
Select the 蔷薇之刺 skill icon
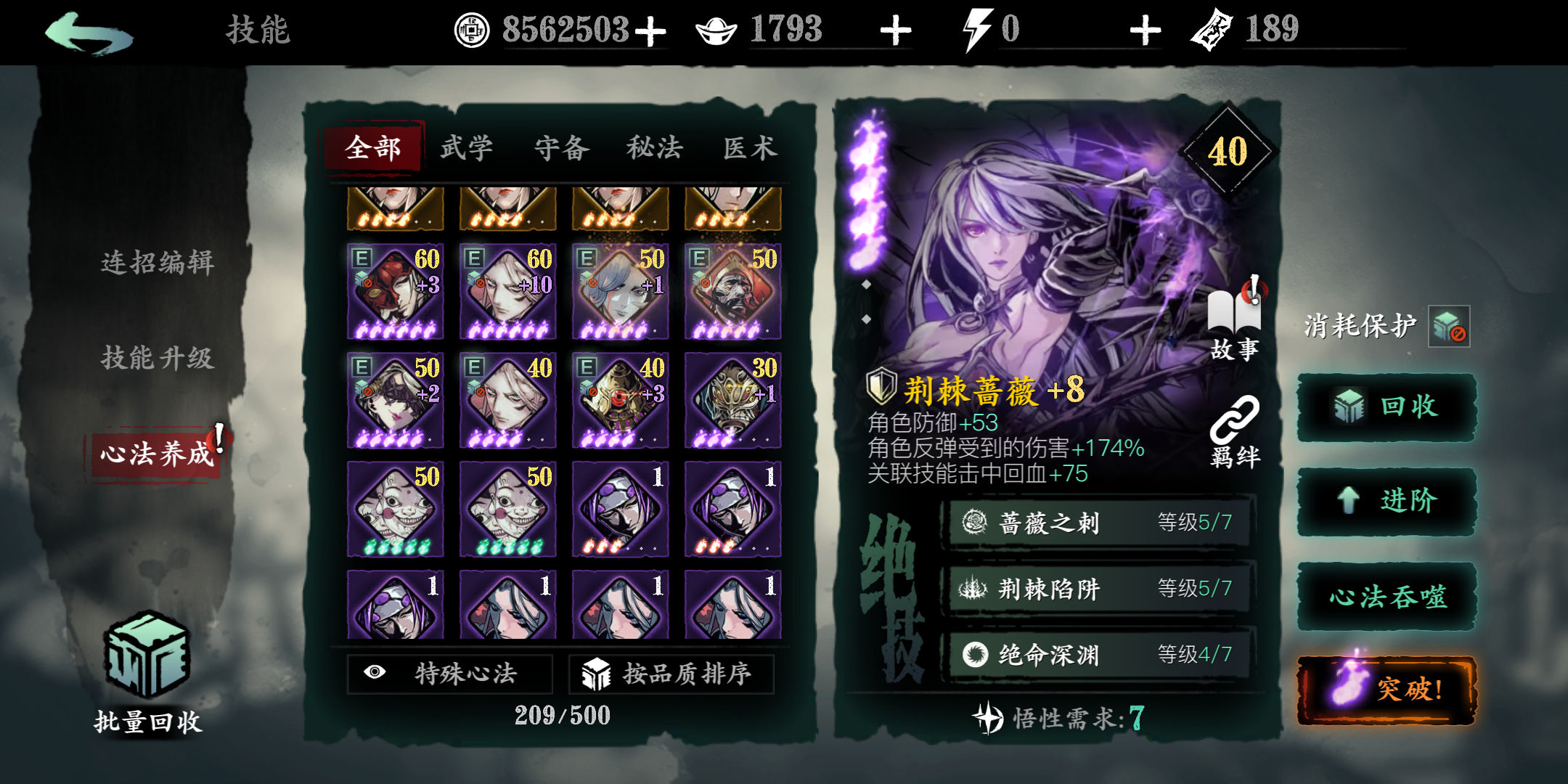click(x=976, y=523)
